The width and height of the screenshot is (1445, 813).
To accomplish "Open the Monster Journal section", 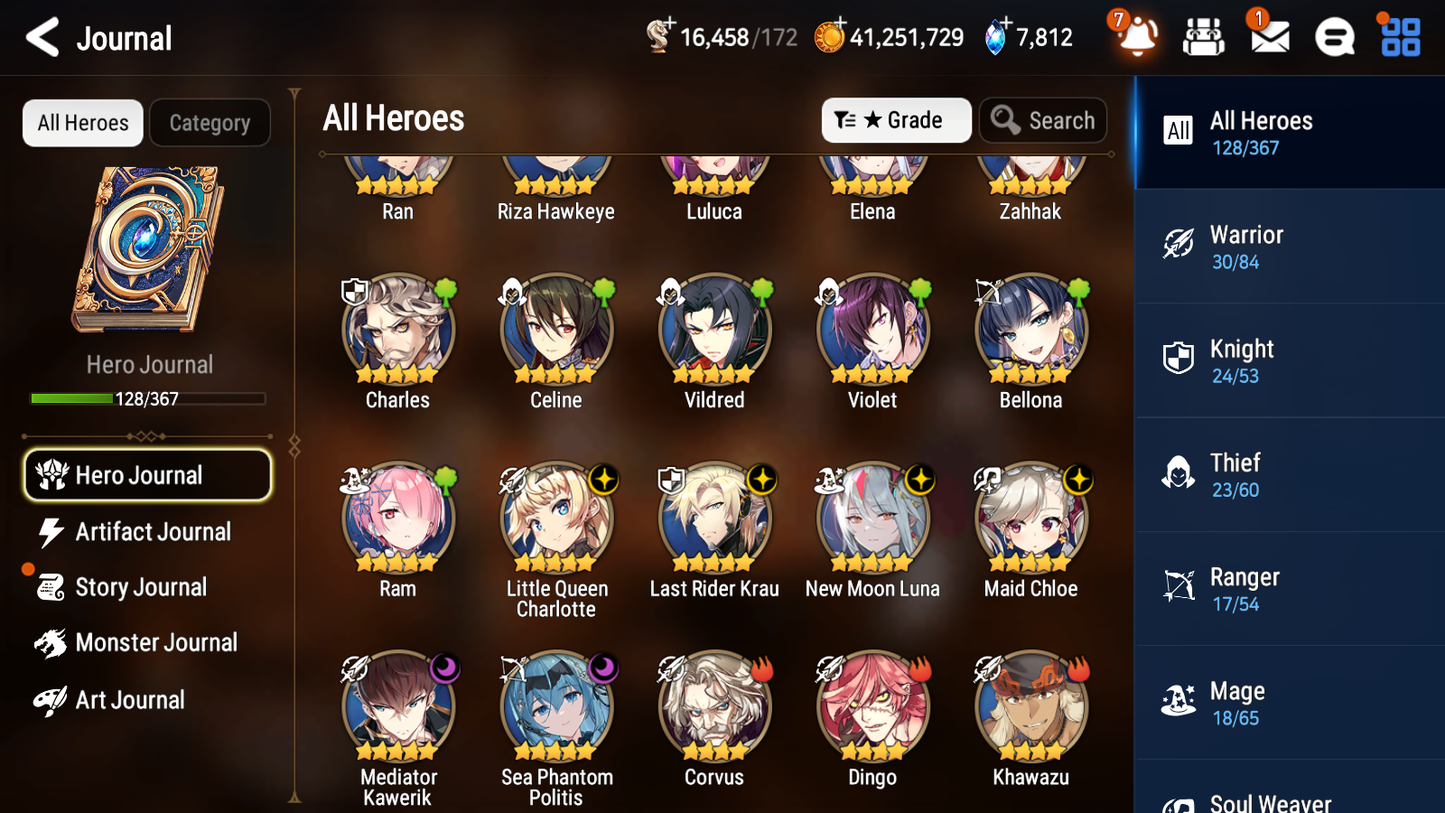I will pos(156,643).
